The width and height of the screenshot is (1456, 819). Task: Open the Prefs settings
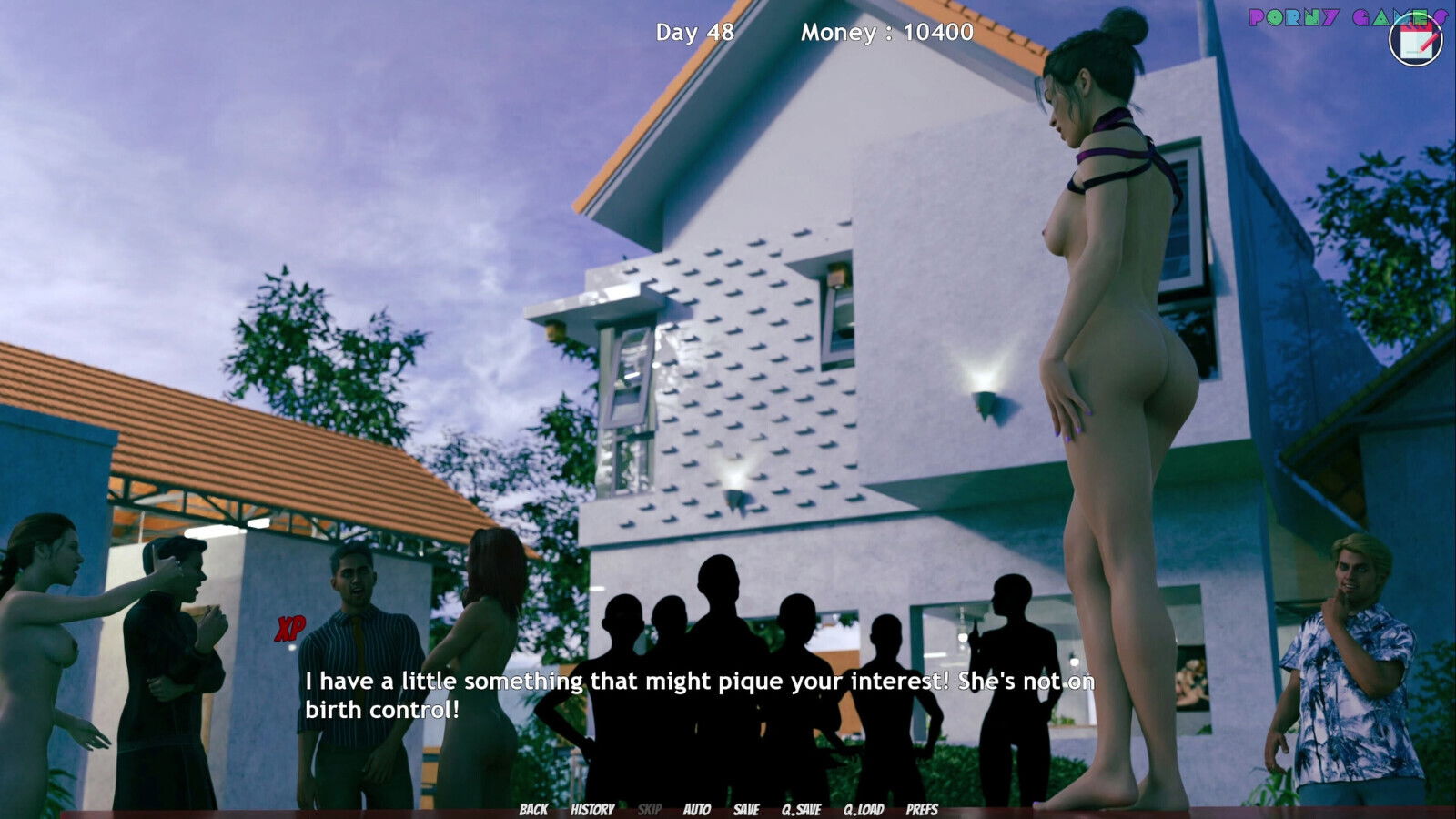922,809
